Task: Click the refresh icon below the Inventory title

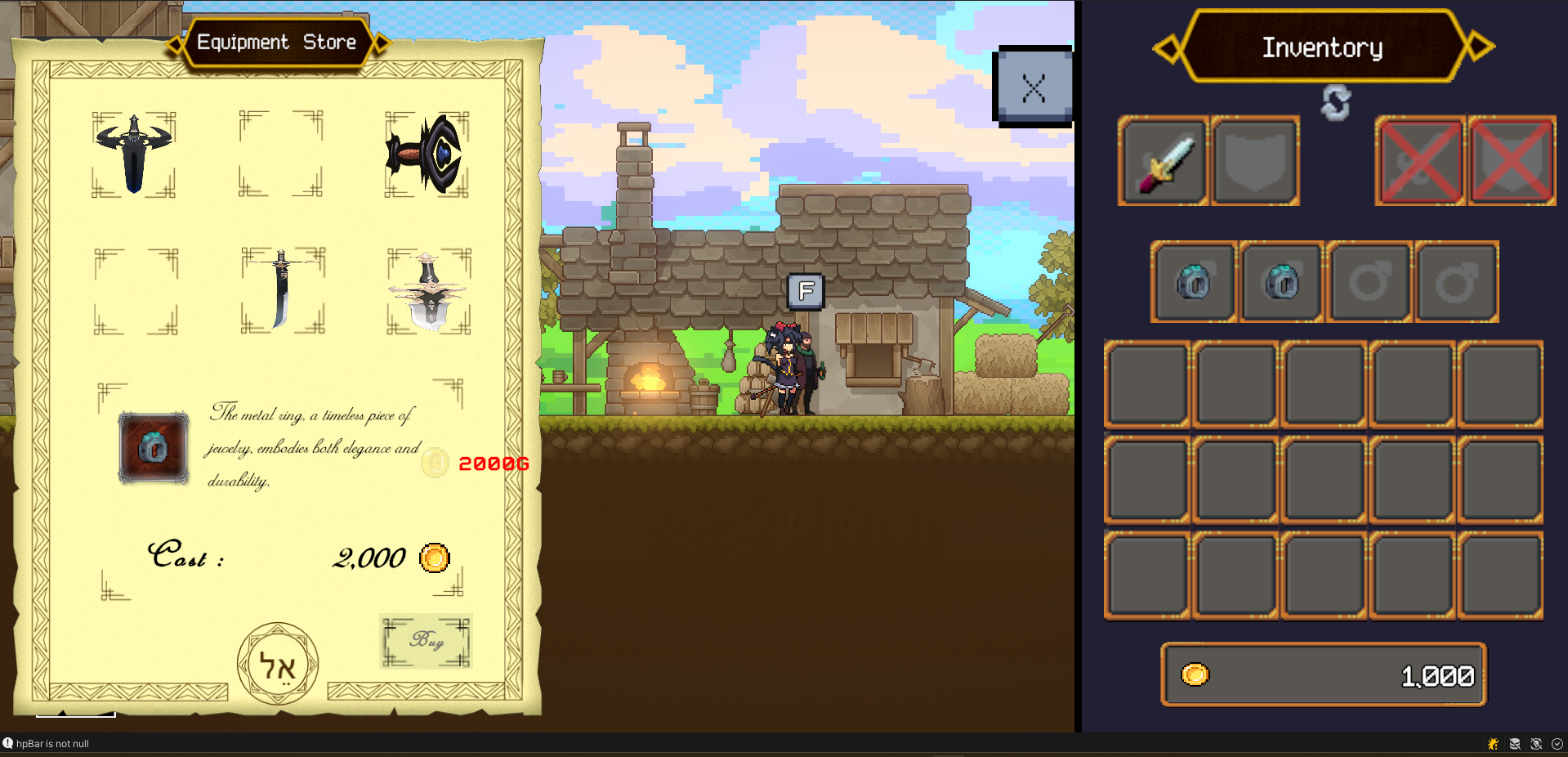Action: (1335, 100)
